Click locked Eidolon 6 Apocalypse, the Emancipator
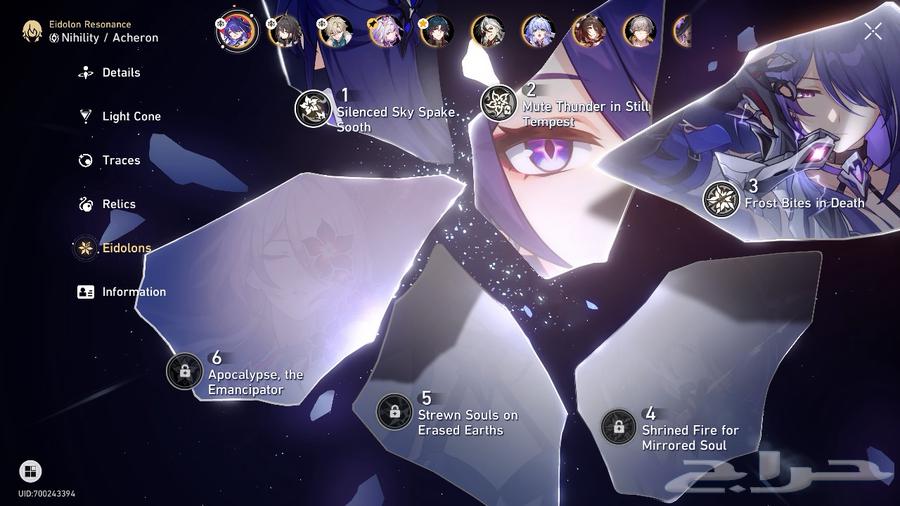 (x=185, y=371)
